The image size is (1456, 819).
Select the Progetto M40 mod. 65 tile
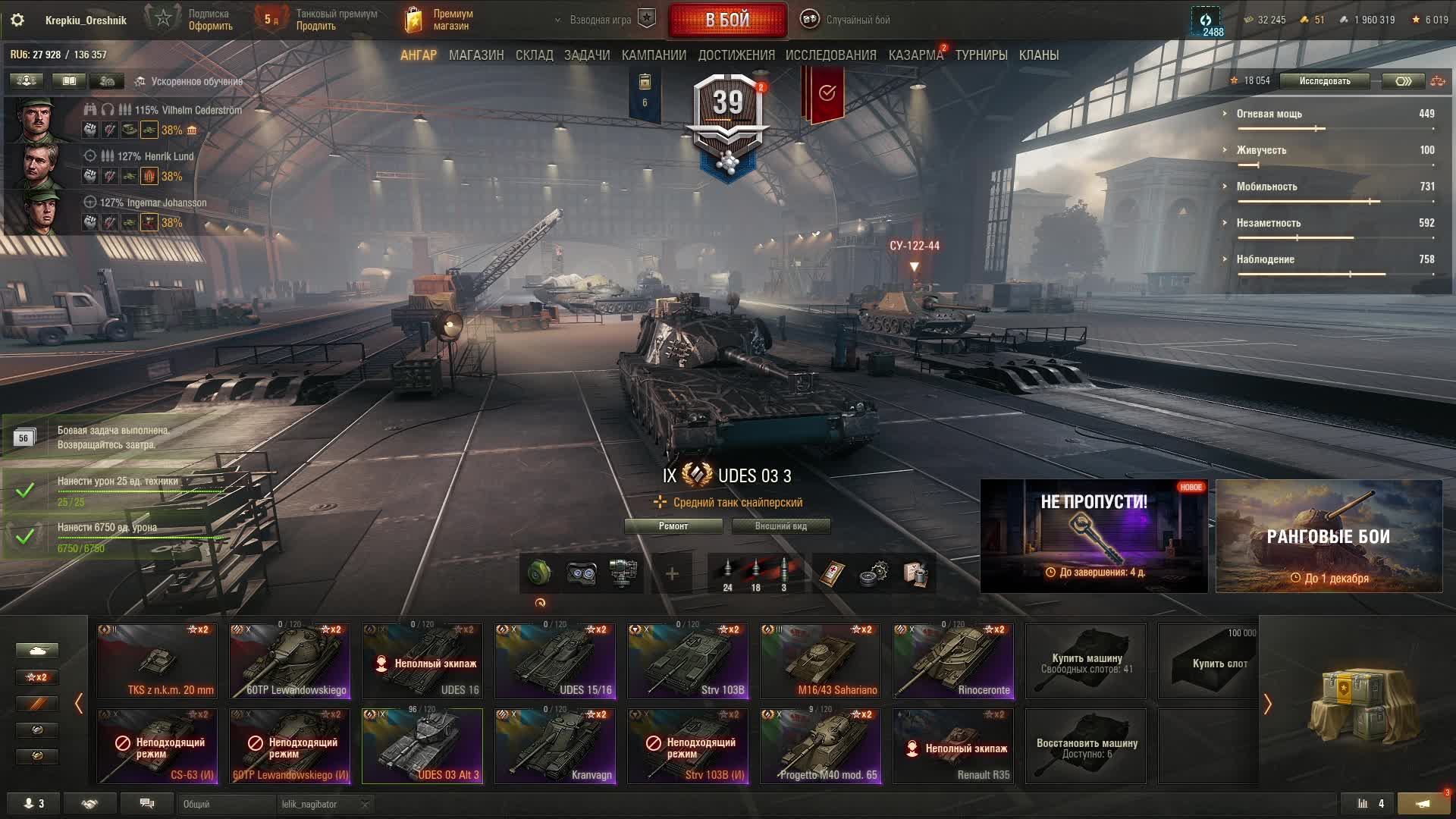(821, 745)
